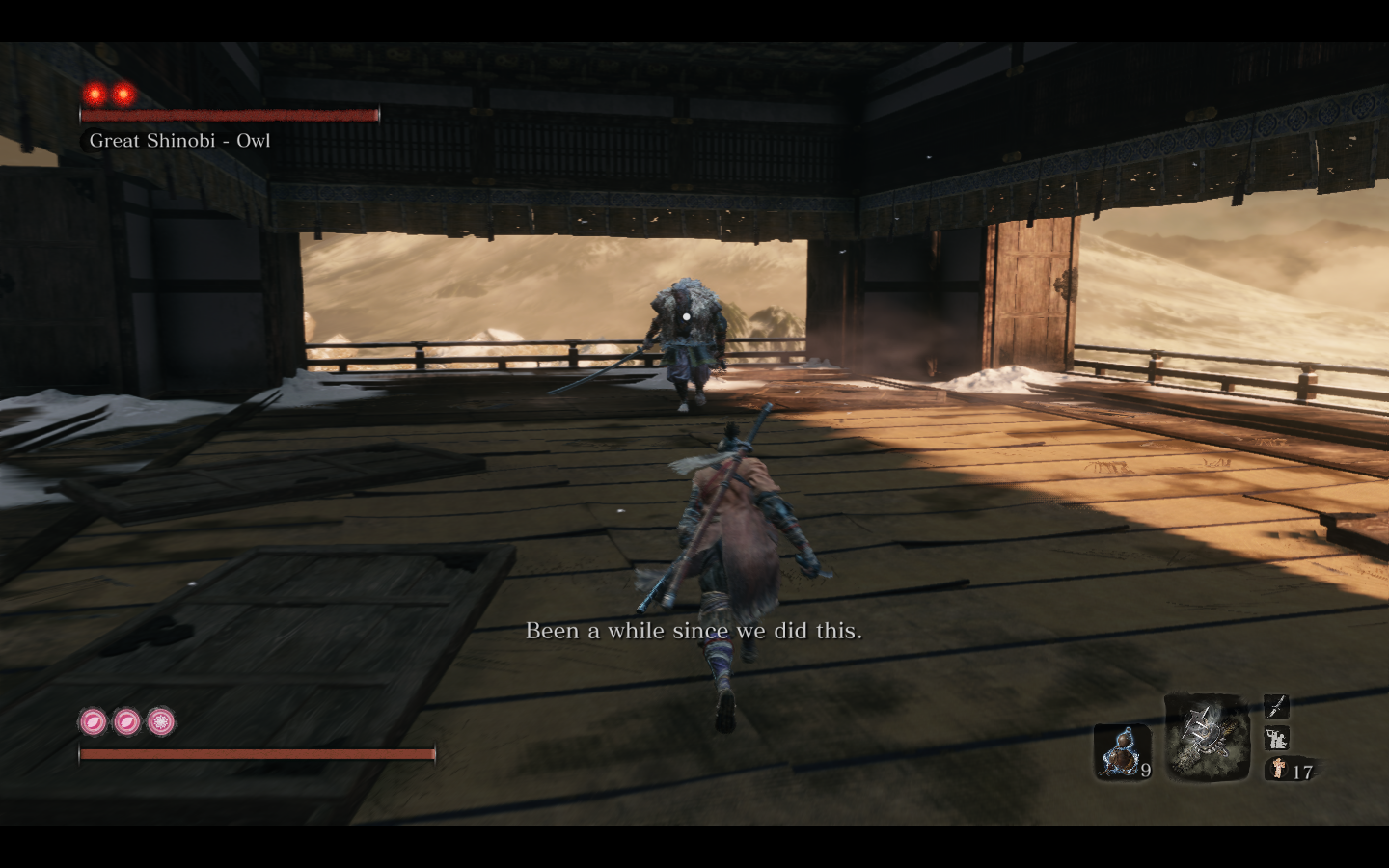Expand the Spirit Emblem count display
Image resolution: width=1389 pixels, height=868 pixels.
tap(1301, 771)
